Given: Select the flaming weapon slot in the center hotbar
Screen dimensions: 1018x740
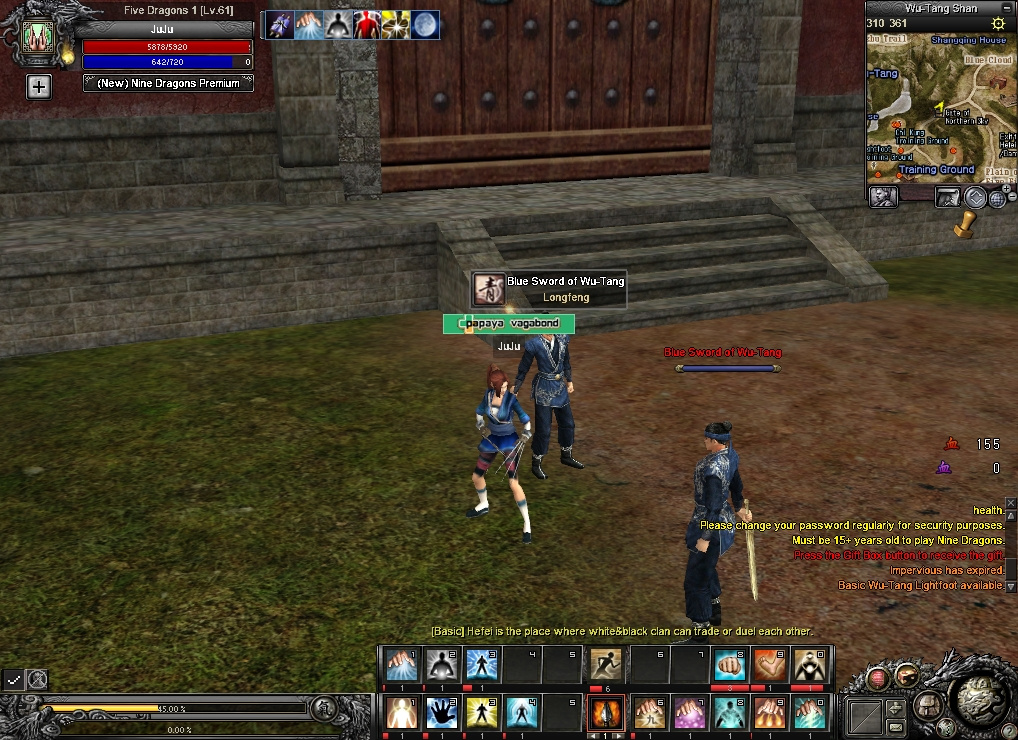Looking at the screenshot, I should 607,713.
